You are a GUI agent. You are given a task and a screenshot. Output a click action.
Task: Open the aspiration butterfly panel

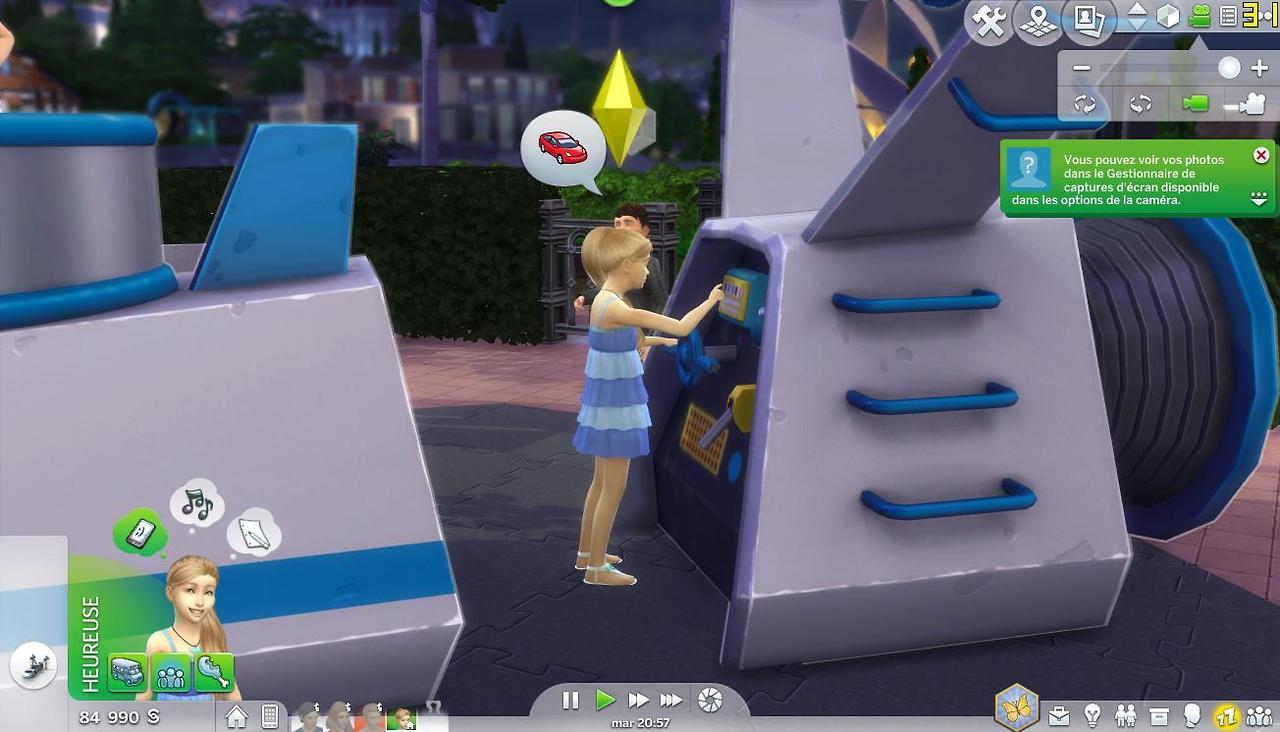pyautogui.click(x=1016, y=708)
